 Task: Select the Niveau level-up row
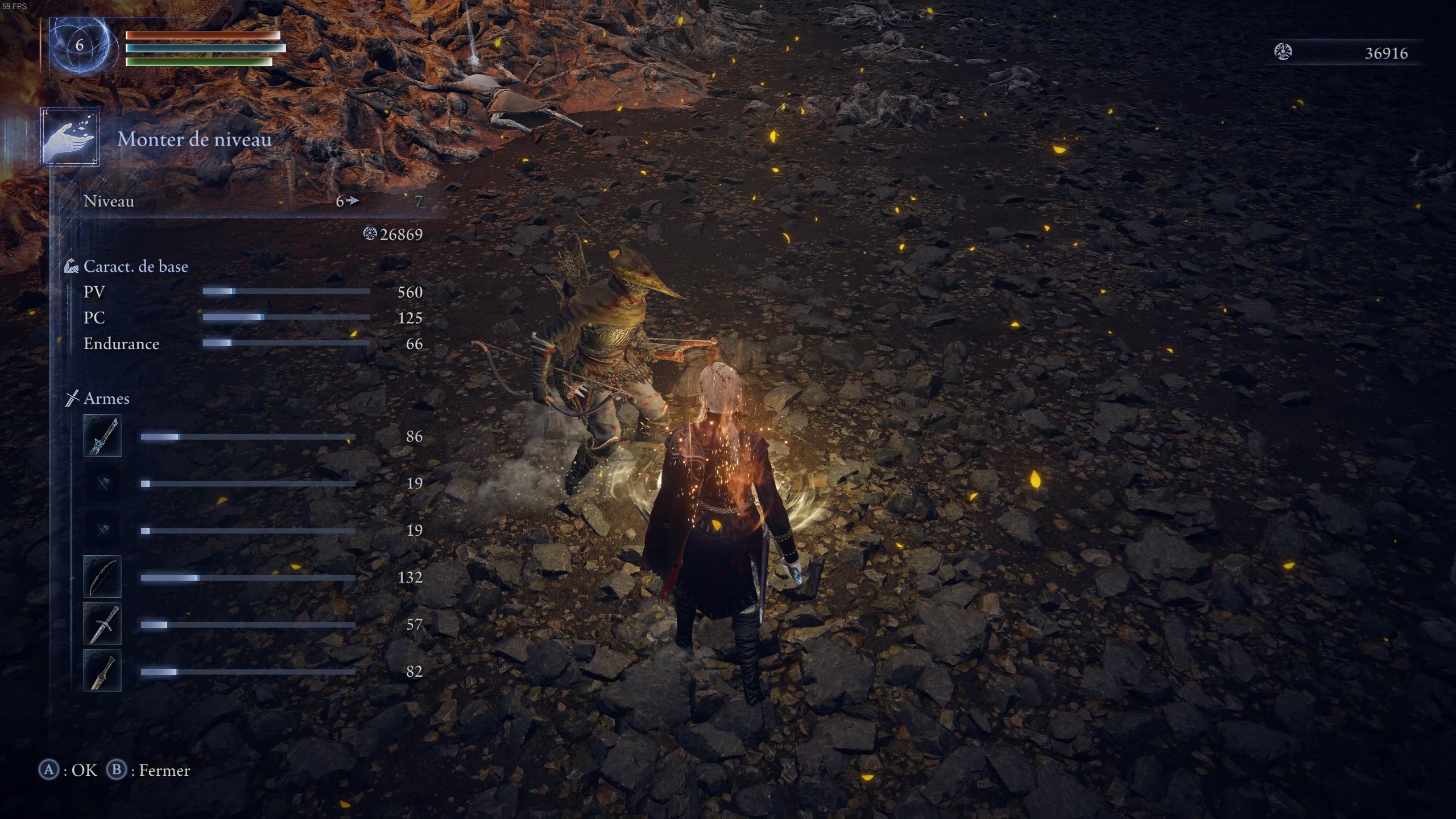[x=253, y=201]
